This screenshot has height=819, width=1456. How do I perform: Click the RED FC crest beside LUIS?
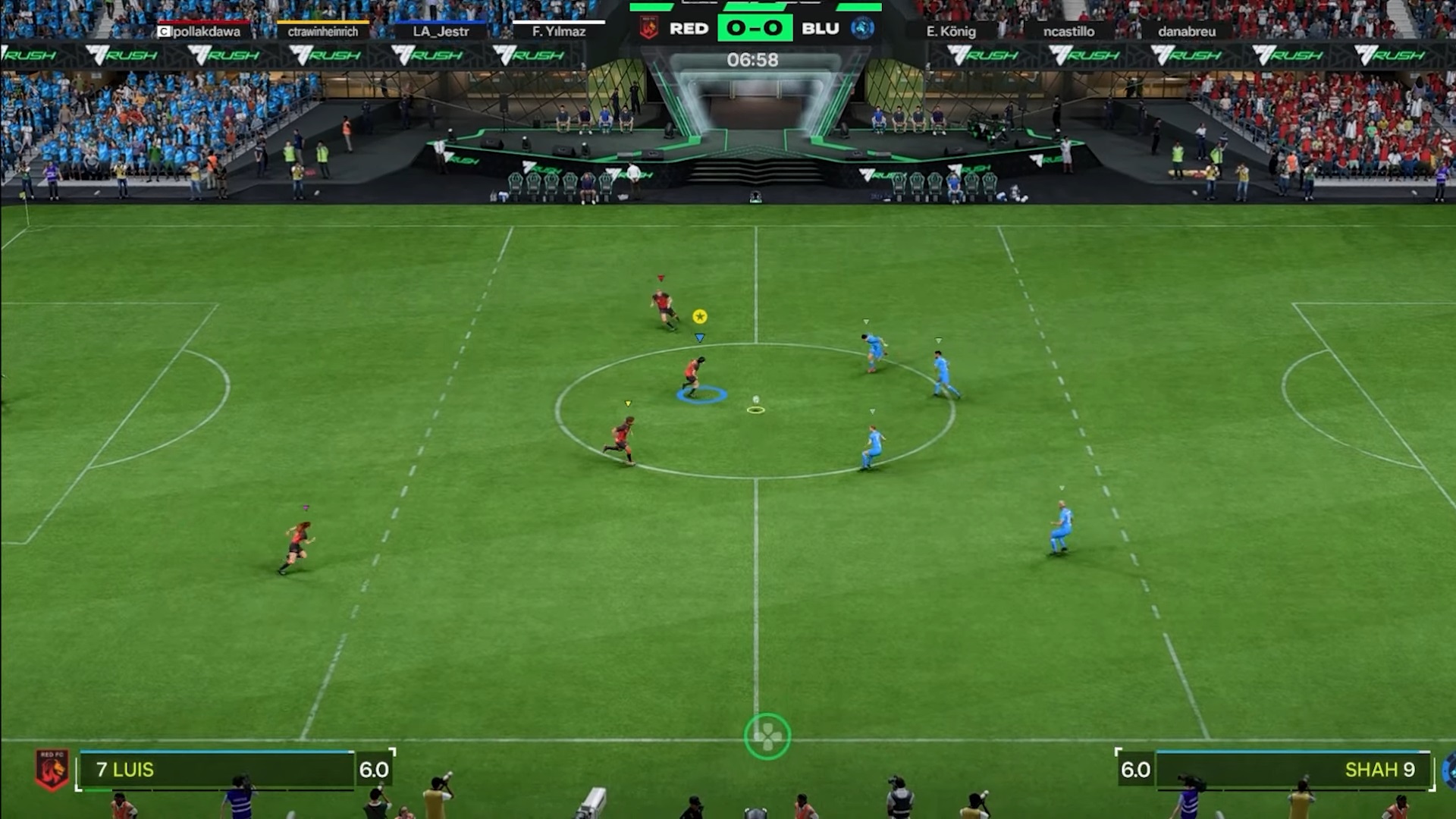52,769
